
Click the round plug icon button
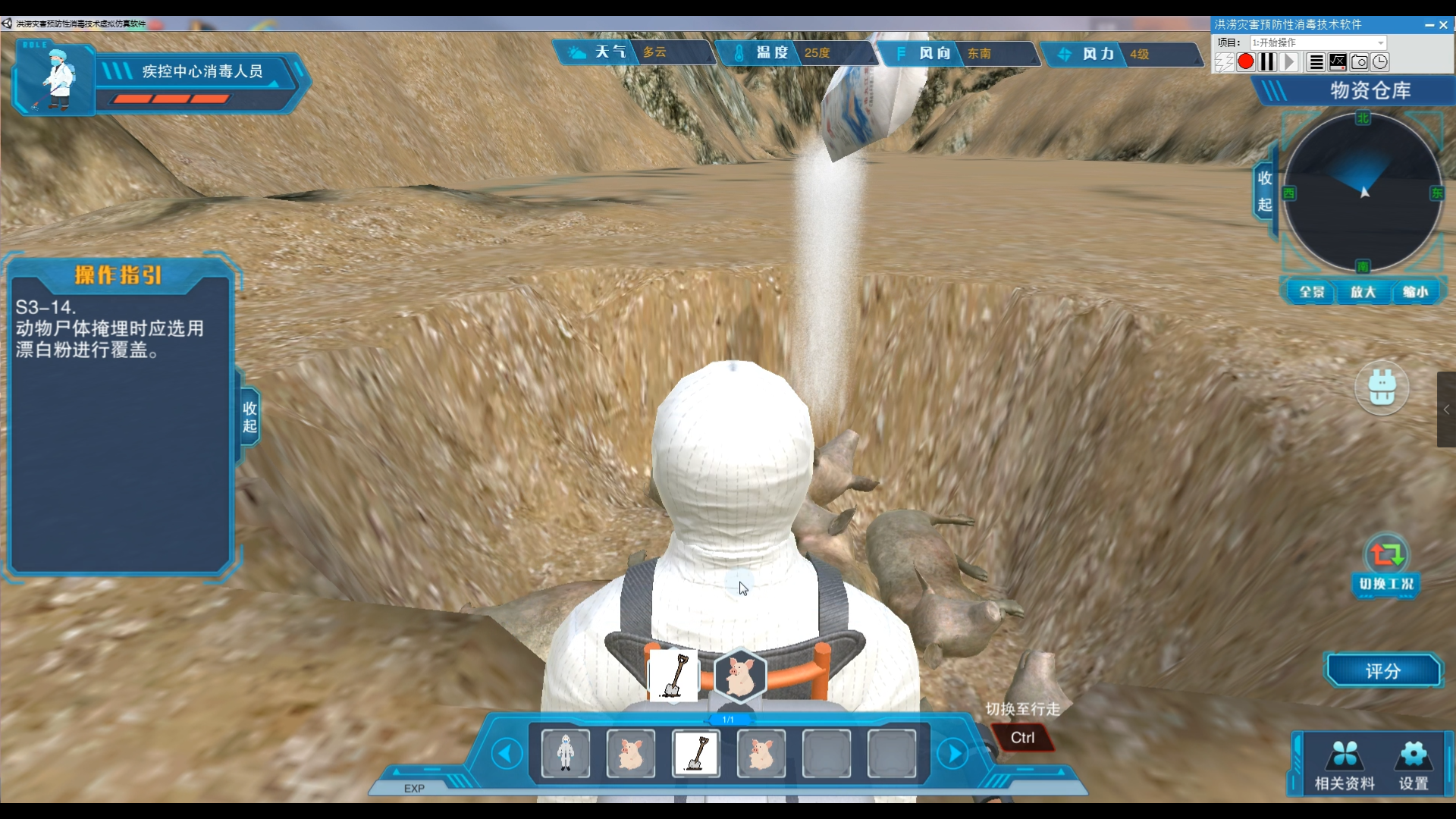tap(1382, 388)
